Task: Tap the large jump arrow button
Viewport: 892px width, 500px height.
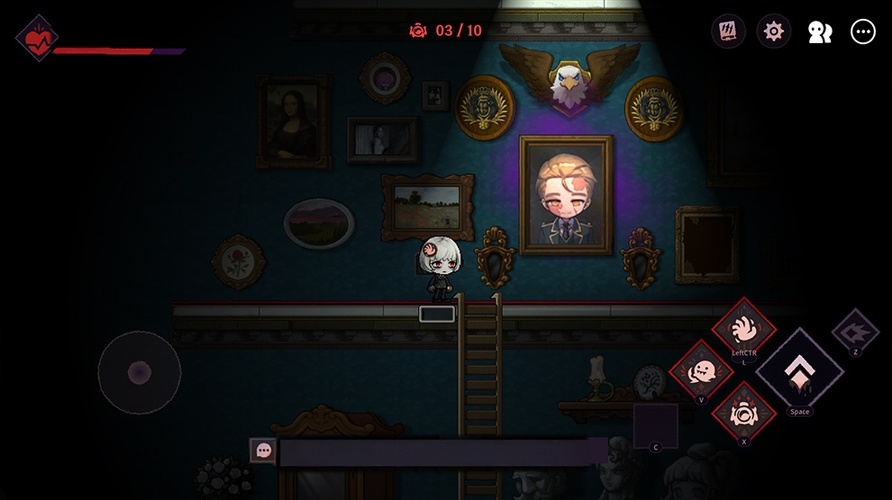Action: click(x=799, y=371)
